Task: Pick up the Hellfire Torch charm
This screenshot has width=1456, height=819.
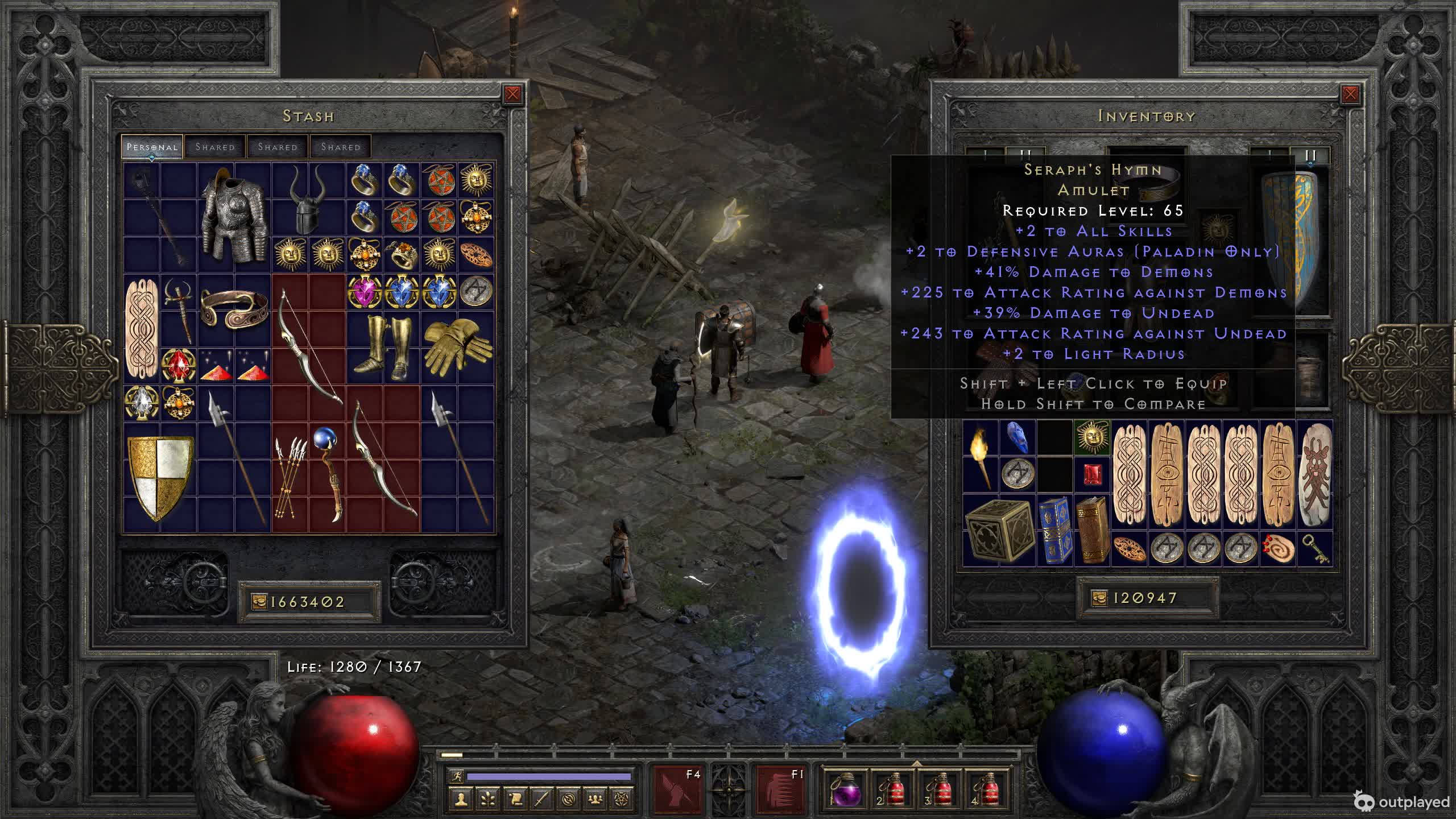Action: click(x=981, y=456)
